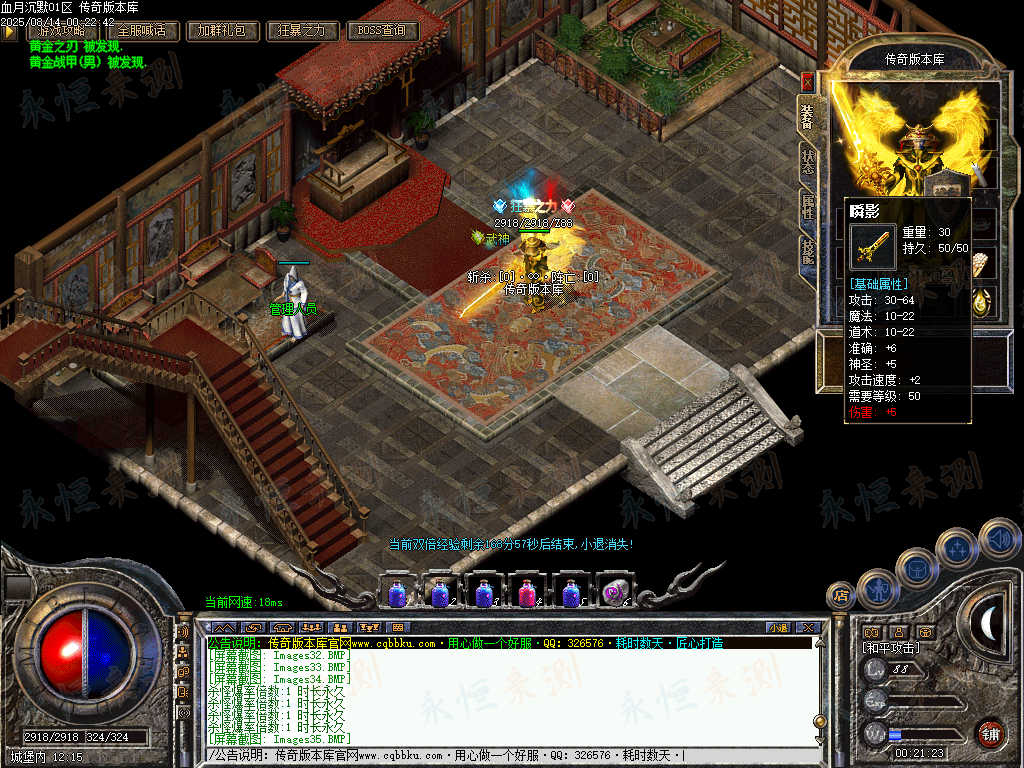Toggle the 和平攻击 attack mode label

891,648
